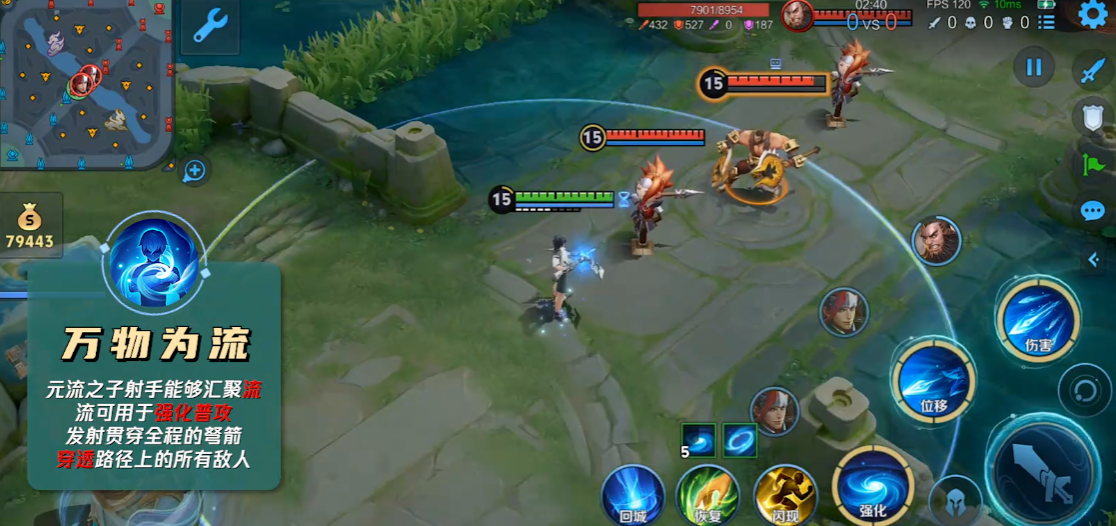Select the green flag signal button

pyautogui.click(x=1092, y=163)
